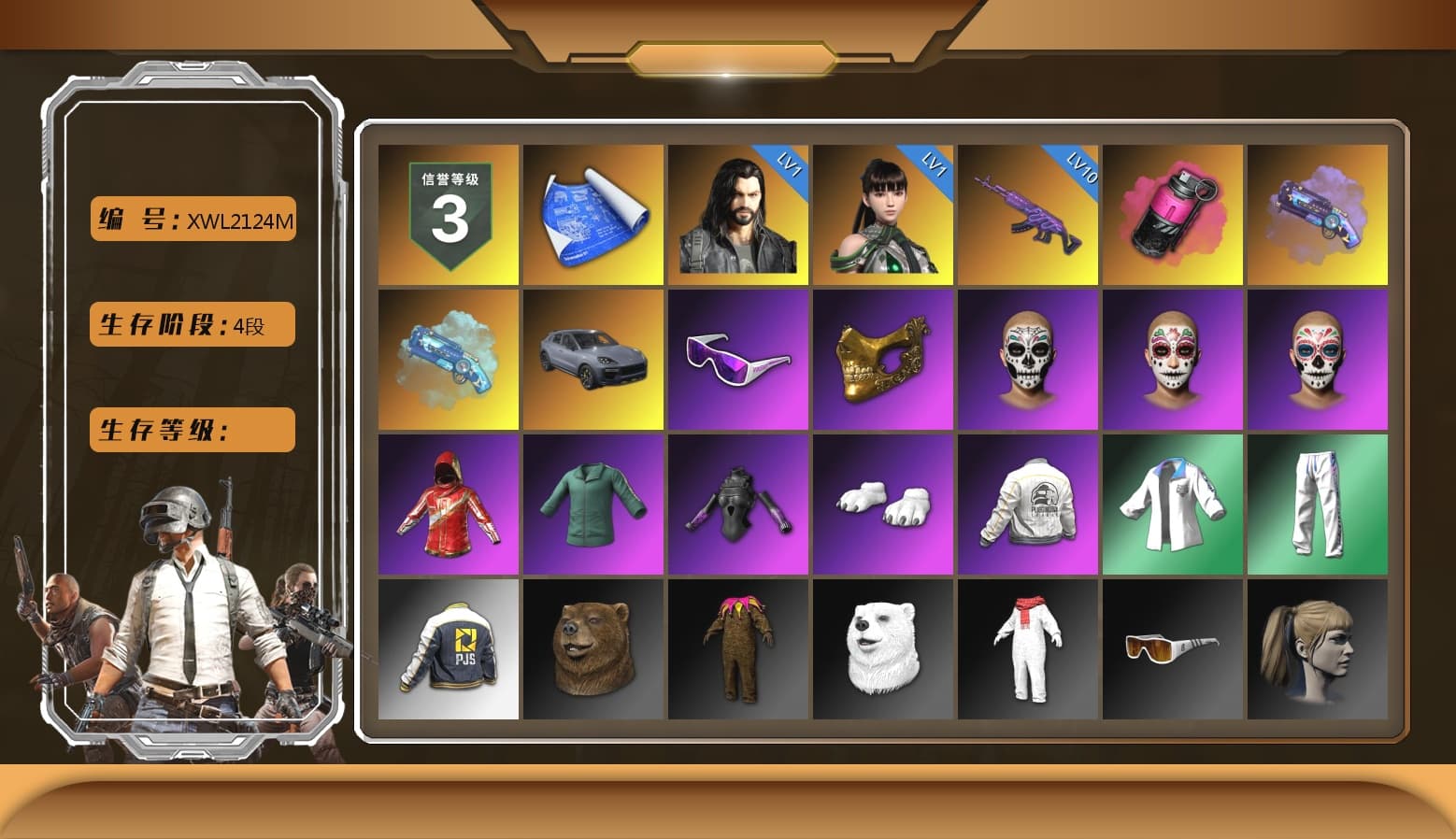
Task: Click the LV10 badge on the AKM skin
Action: pos(1077,171)
